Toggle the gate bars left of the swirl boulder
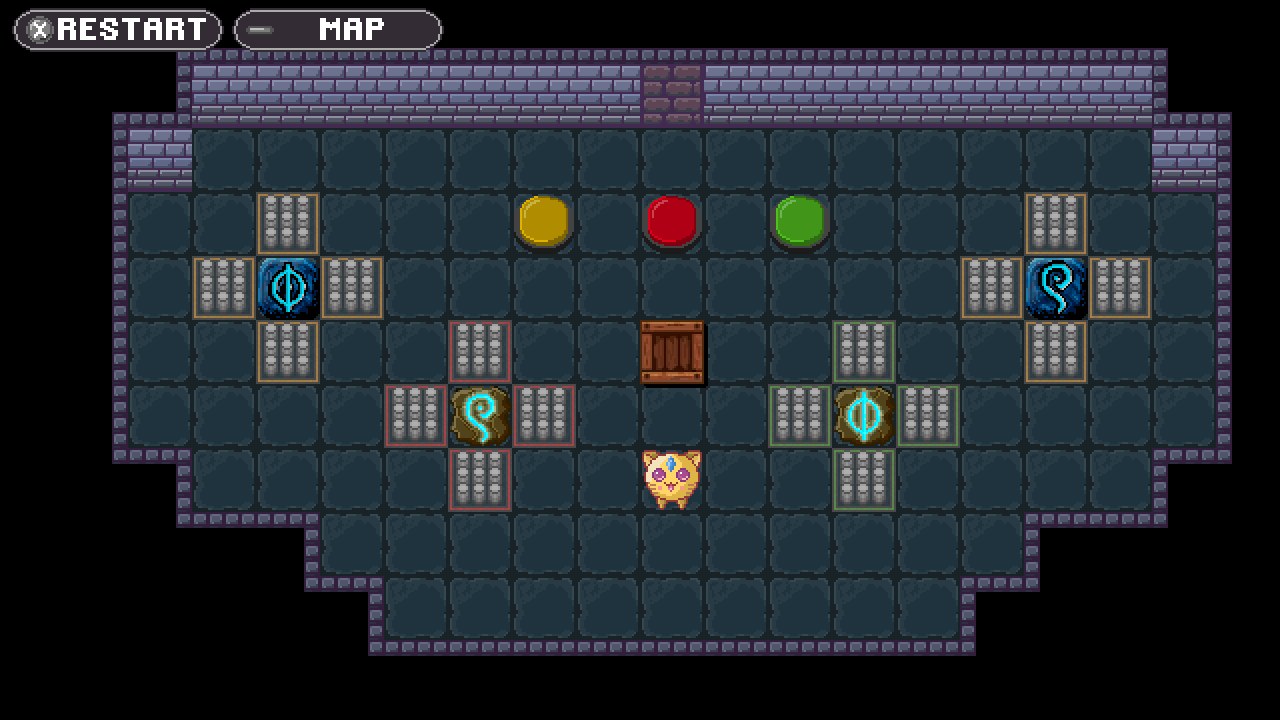 pyautogui.click(x=417, y=416)
